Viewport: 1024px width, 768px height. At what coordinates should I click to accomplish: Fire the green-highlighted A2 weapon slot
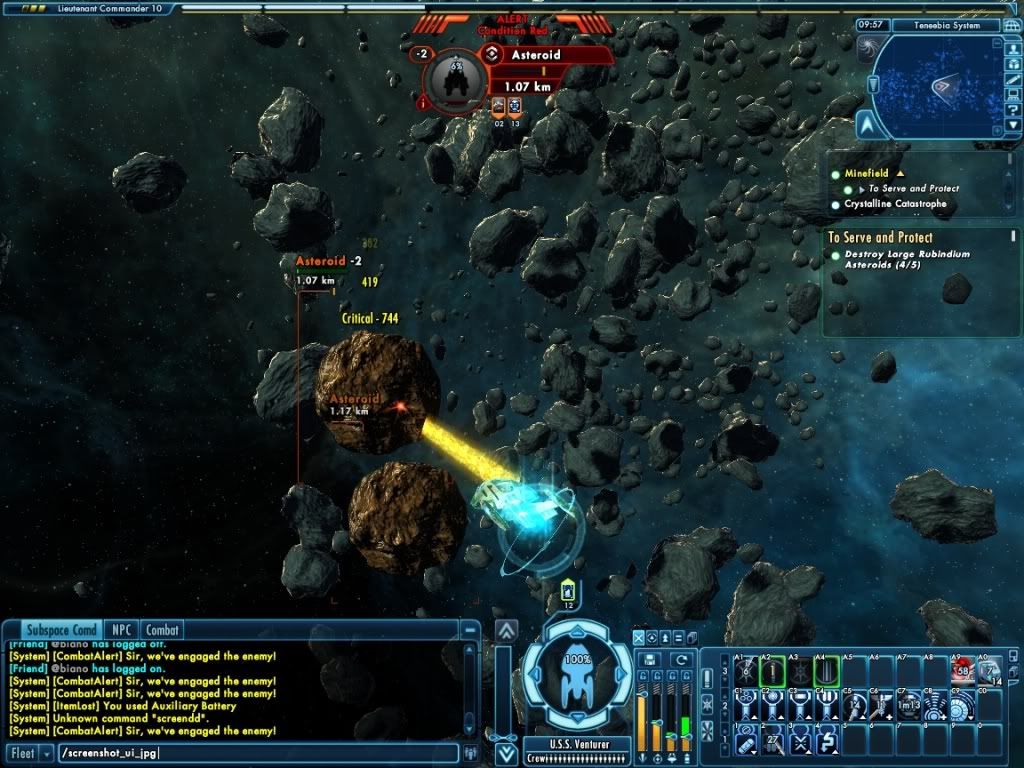773,672
